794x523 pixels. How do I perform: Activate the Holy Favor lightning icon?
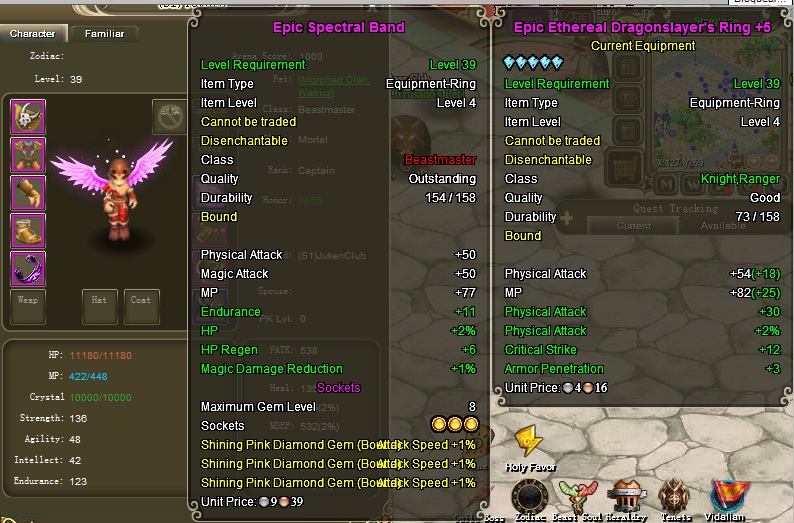click(528, 441)
